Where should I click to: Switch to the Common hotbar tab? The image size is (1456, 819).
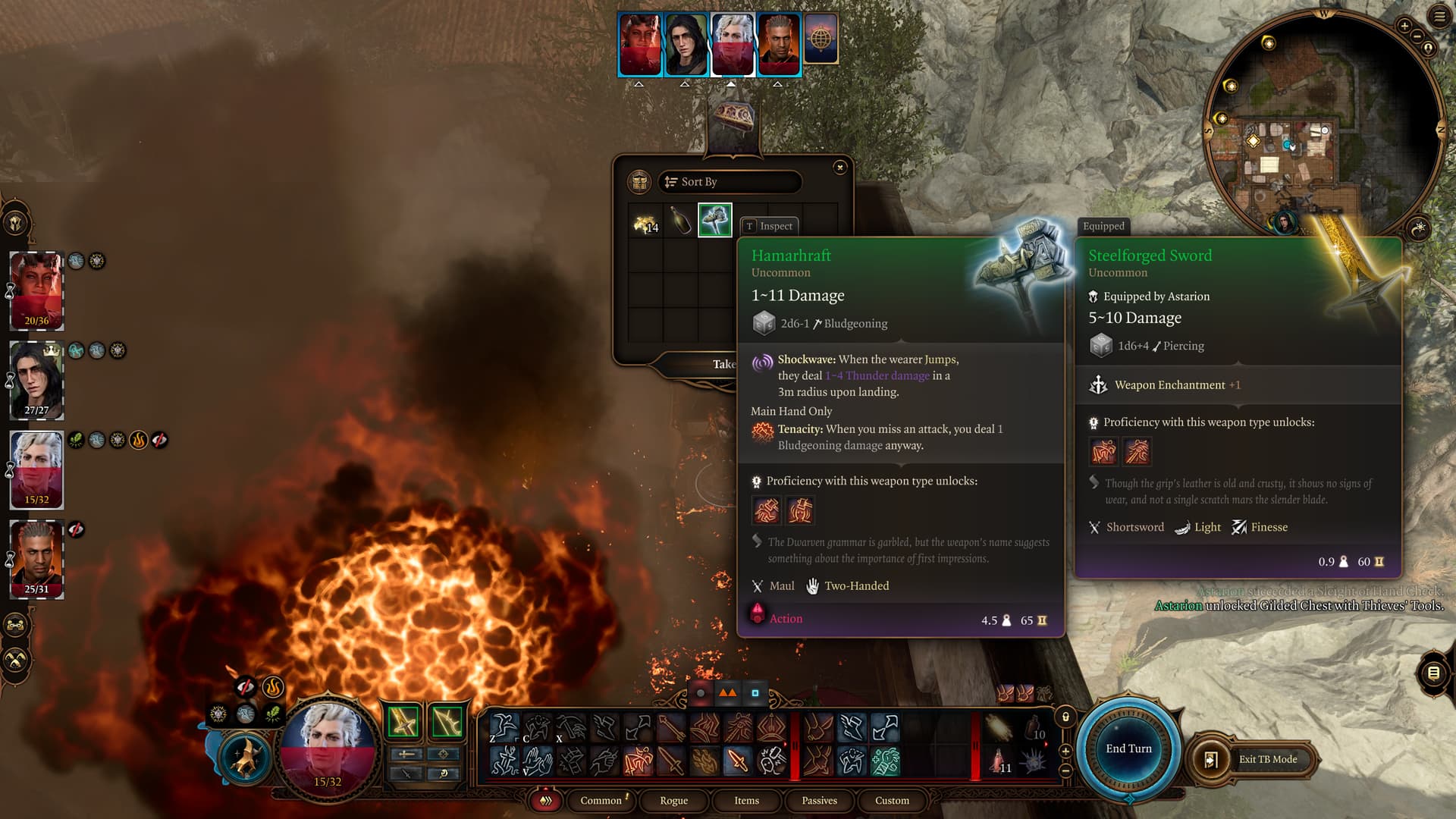pos(601,800)
